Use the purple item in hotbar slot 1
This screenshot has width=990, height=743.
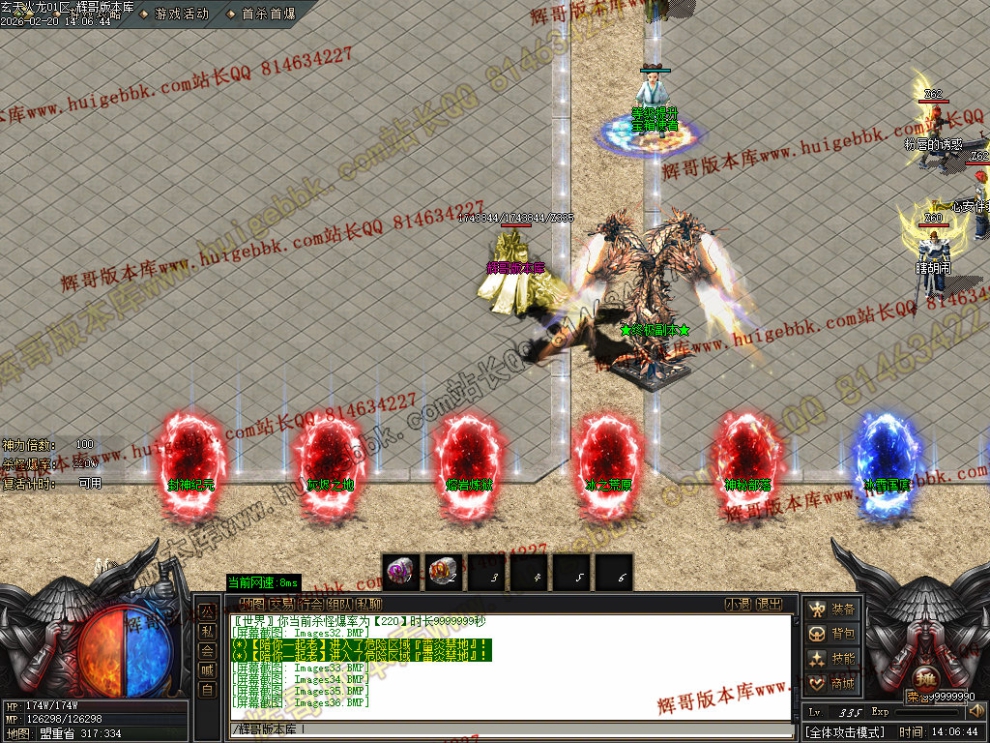click(x=401, y=572)
